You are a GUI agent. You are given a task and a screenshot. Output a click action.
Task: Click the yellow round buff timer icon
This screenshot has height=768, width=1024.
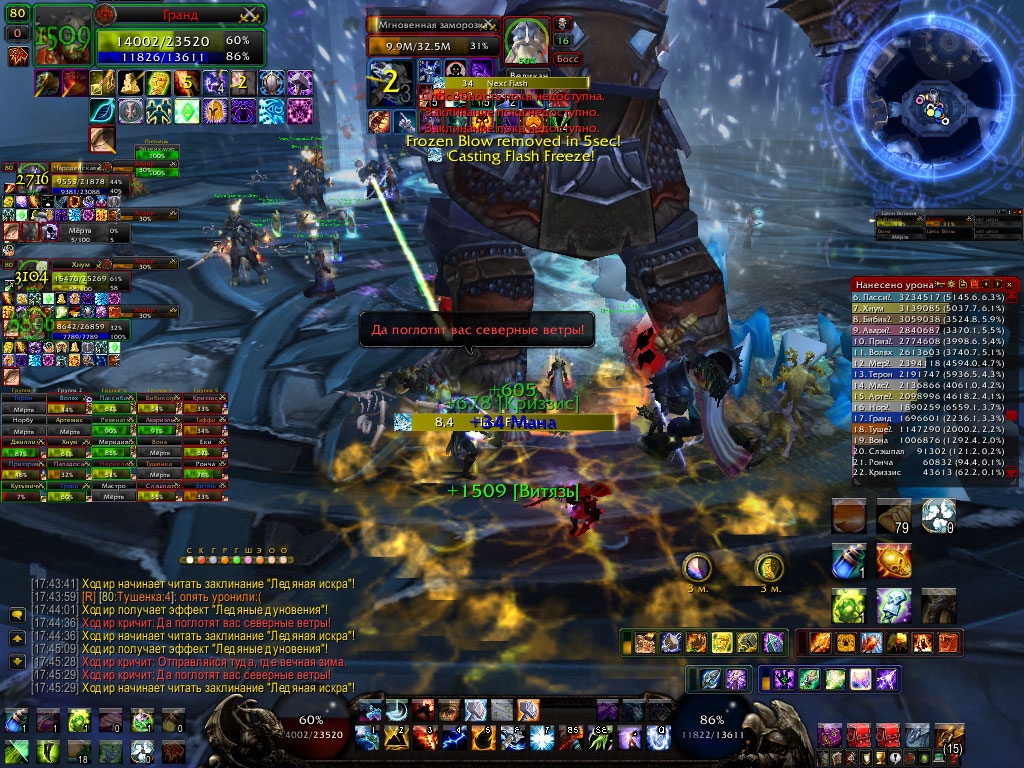(x=768, y=567)
